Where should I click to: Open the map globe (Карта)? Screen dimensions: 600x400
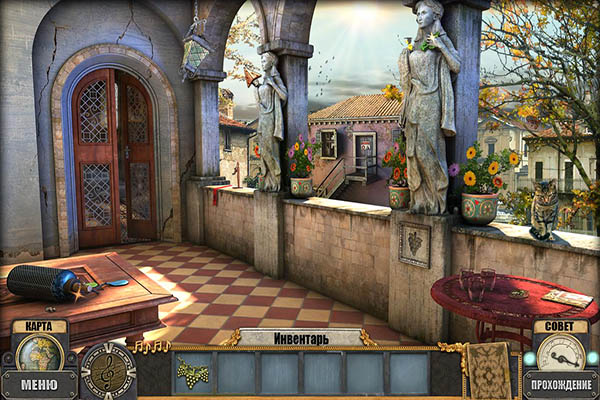point(38,353)
